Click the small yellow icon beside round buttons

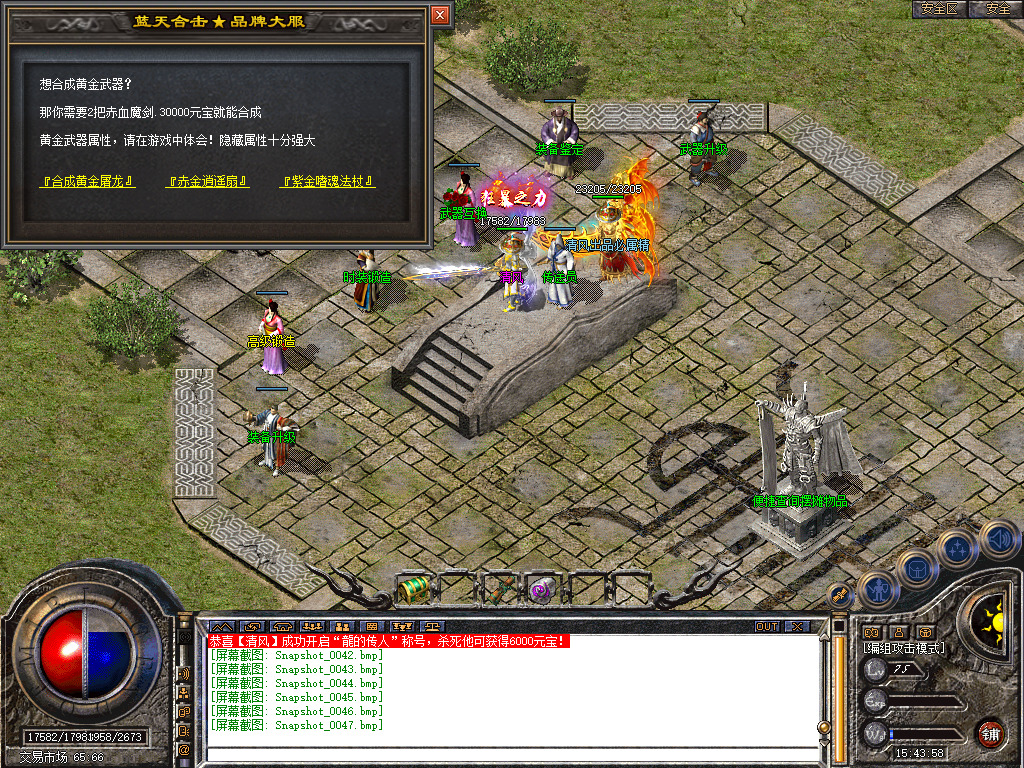pyautogui.click(x=841, y=595)
